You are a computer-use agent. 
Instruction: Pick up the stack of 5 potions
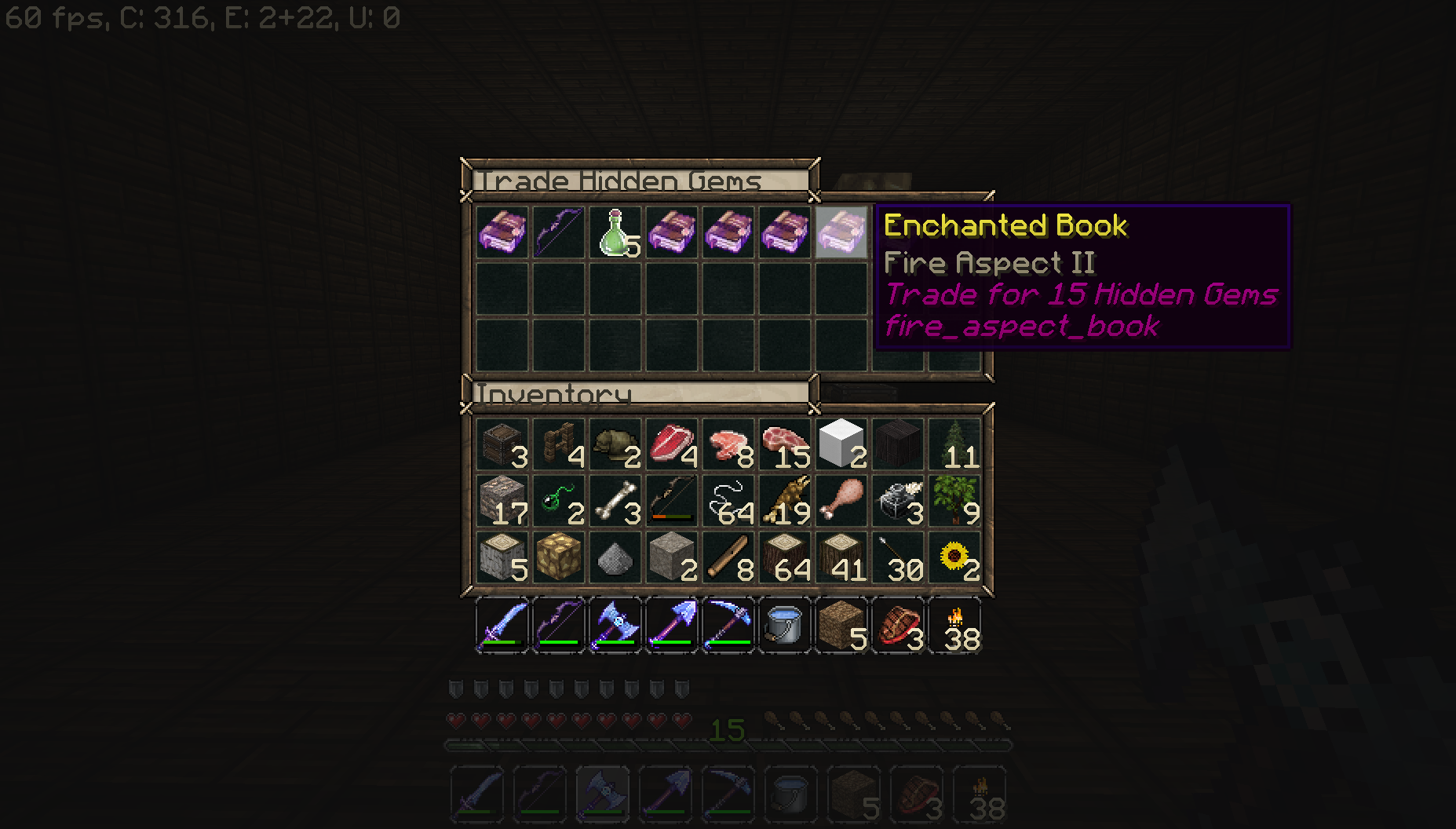pos(615,232)
